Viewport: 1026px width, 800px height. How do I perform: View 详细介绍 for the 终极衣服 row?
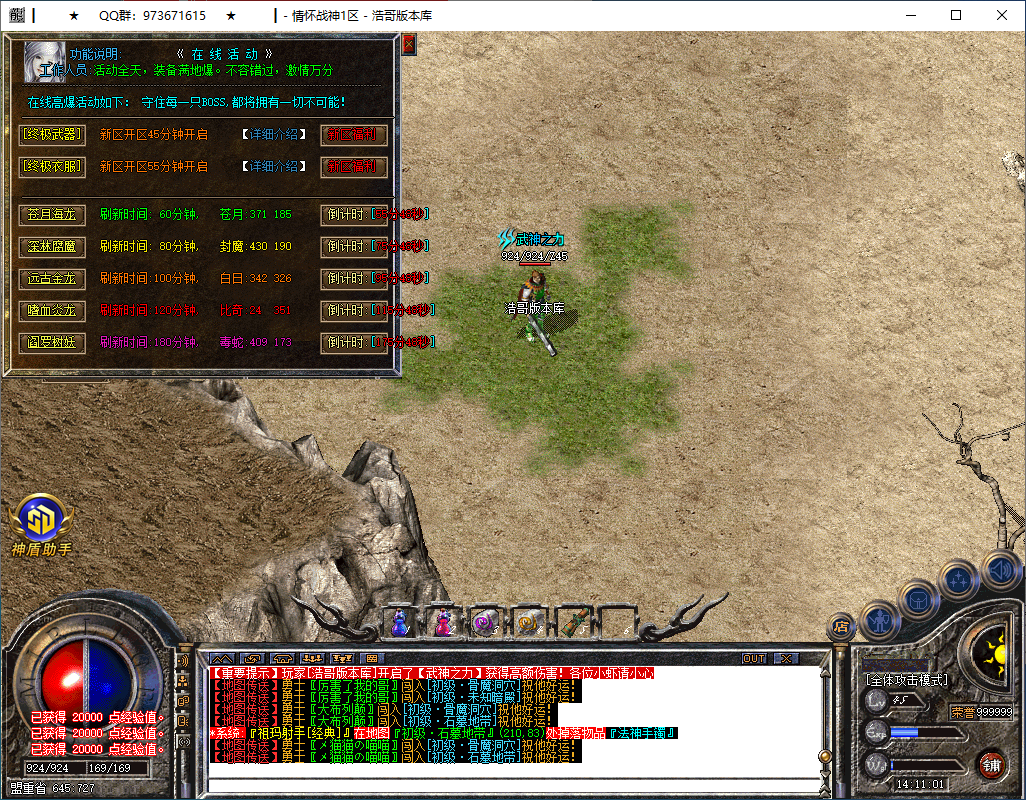tap(275, 166)
